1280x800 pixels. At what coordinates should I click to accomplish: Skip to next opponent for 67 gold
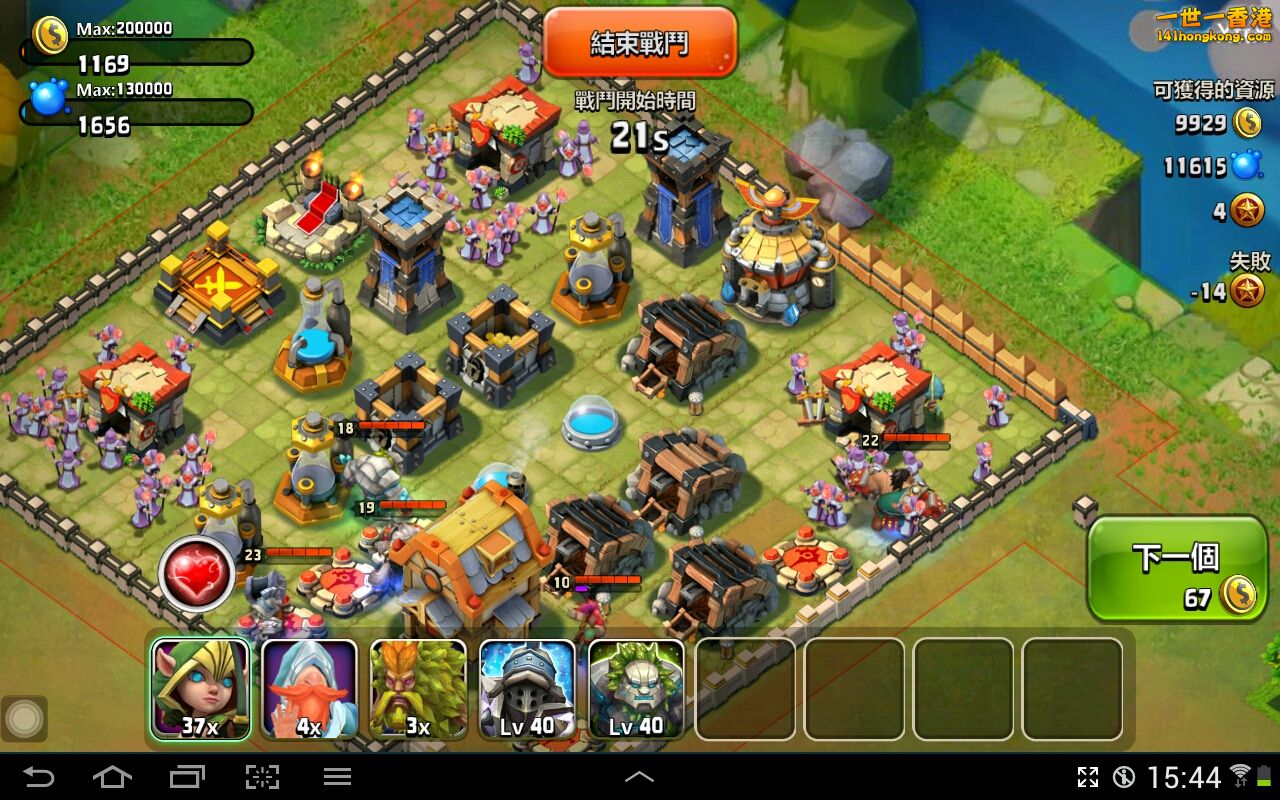1177,569
